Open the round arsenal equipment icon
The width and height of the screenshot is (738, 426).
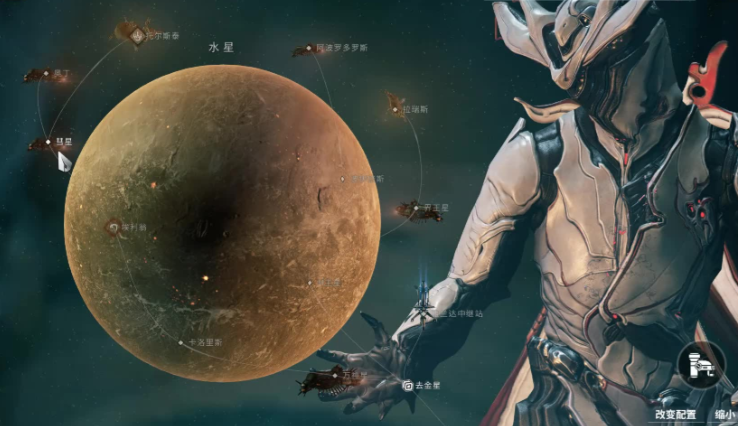(x=701, y=366)
